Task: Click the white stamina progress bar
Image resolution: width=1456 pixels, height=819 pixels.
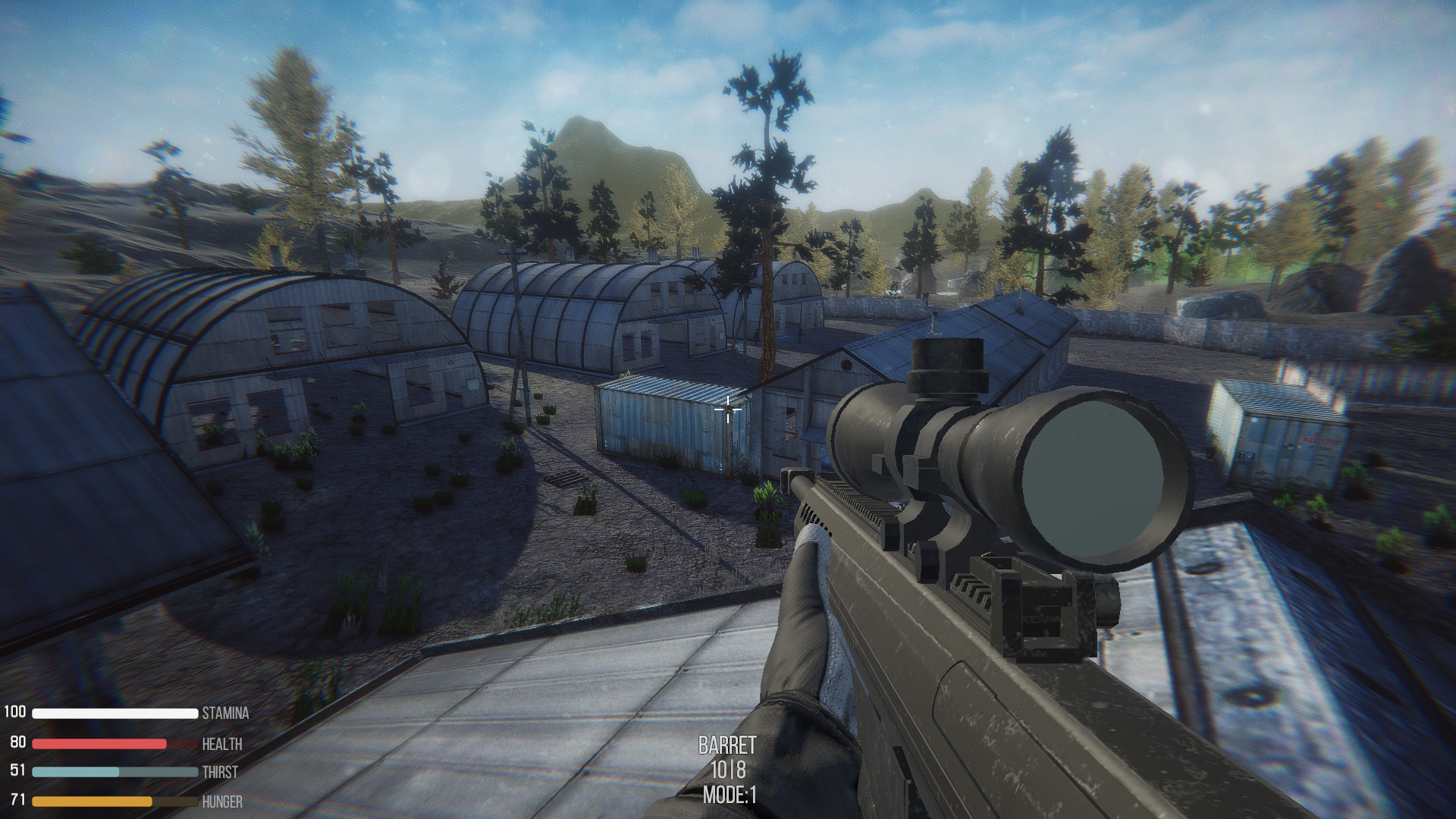Action: (114, 714)
